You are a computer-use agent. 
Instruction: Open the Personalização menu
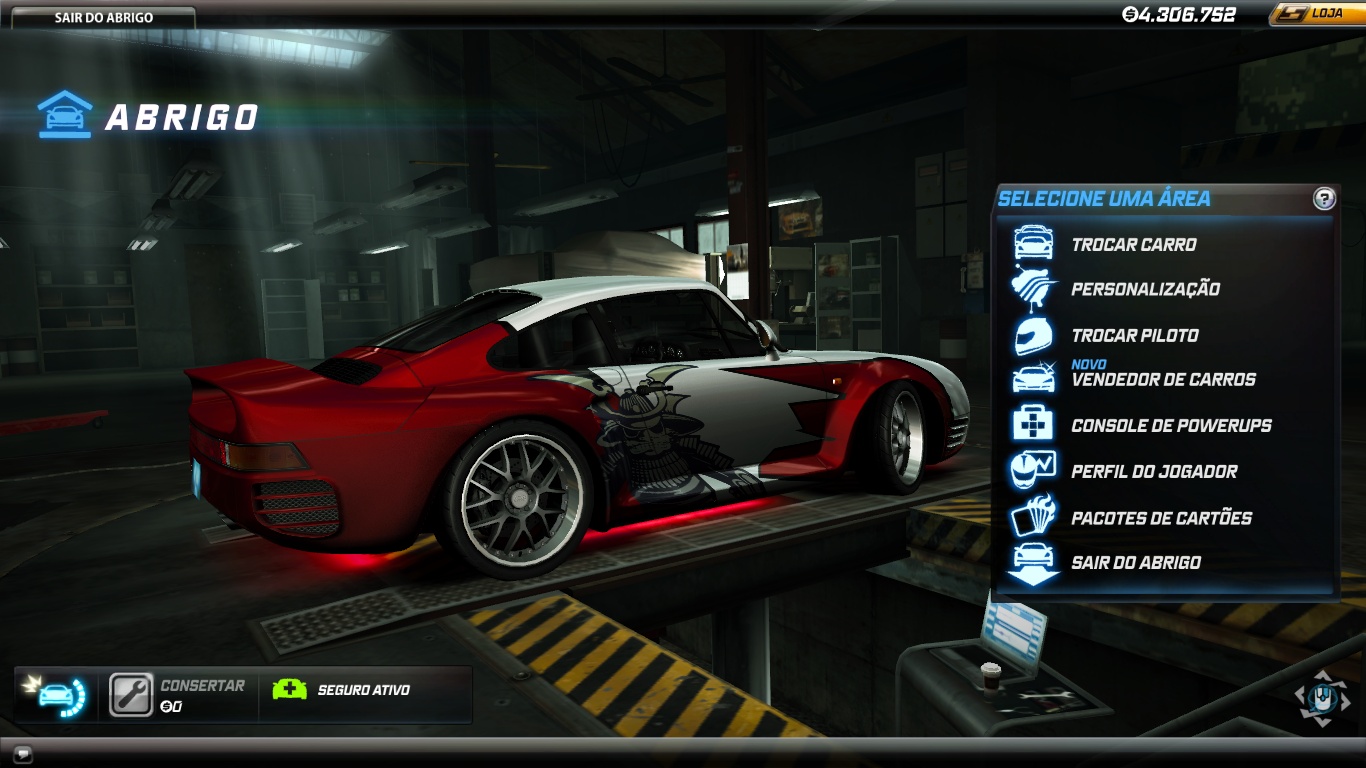point(1145,289)
